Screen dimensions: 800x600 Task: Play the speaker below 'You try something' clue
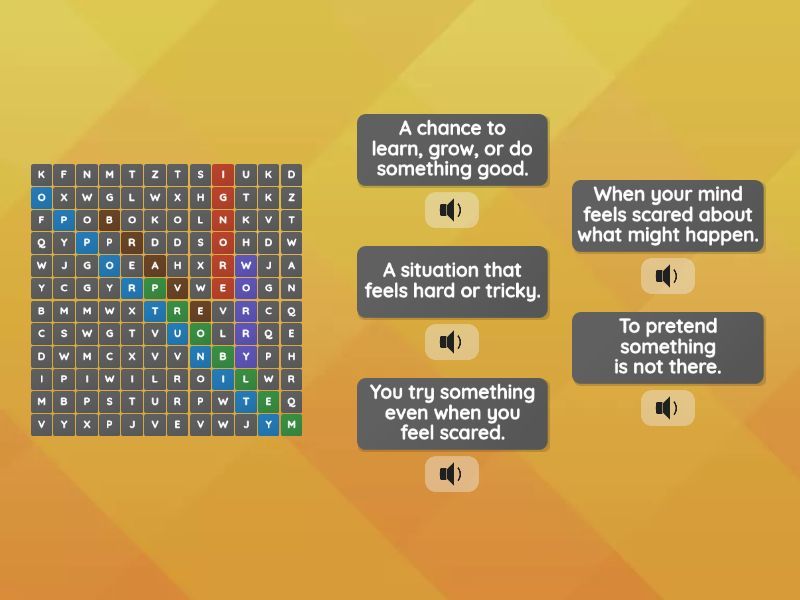[452, 474]
